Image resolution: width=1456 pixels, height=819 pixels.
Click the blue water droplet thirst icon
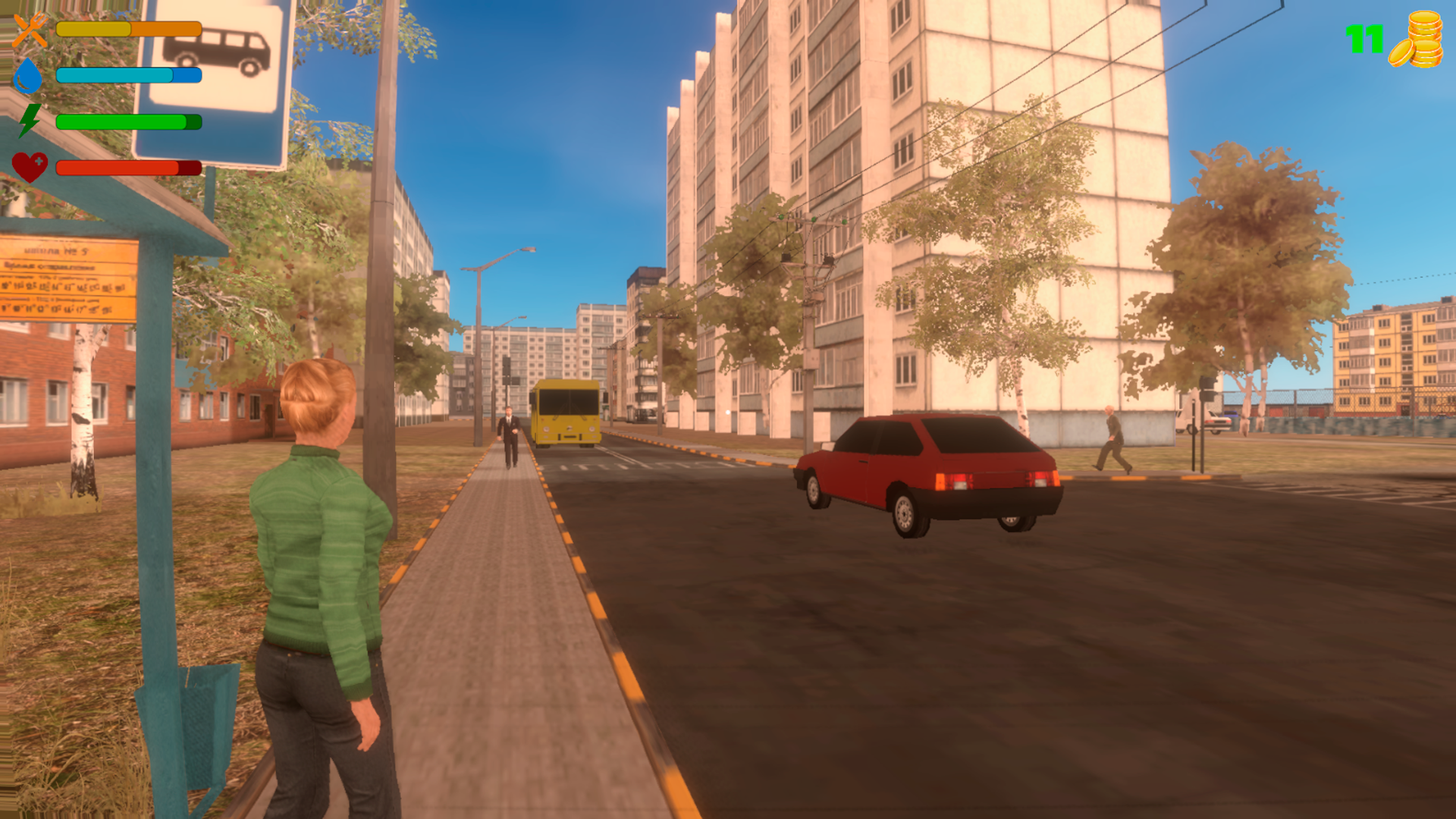point(27,76)
